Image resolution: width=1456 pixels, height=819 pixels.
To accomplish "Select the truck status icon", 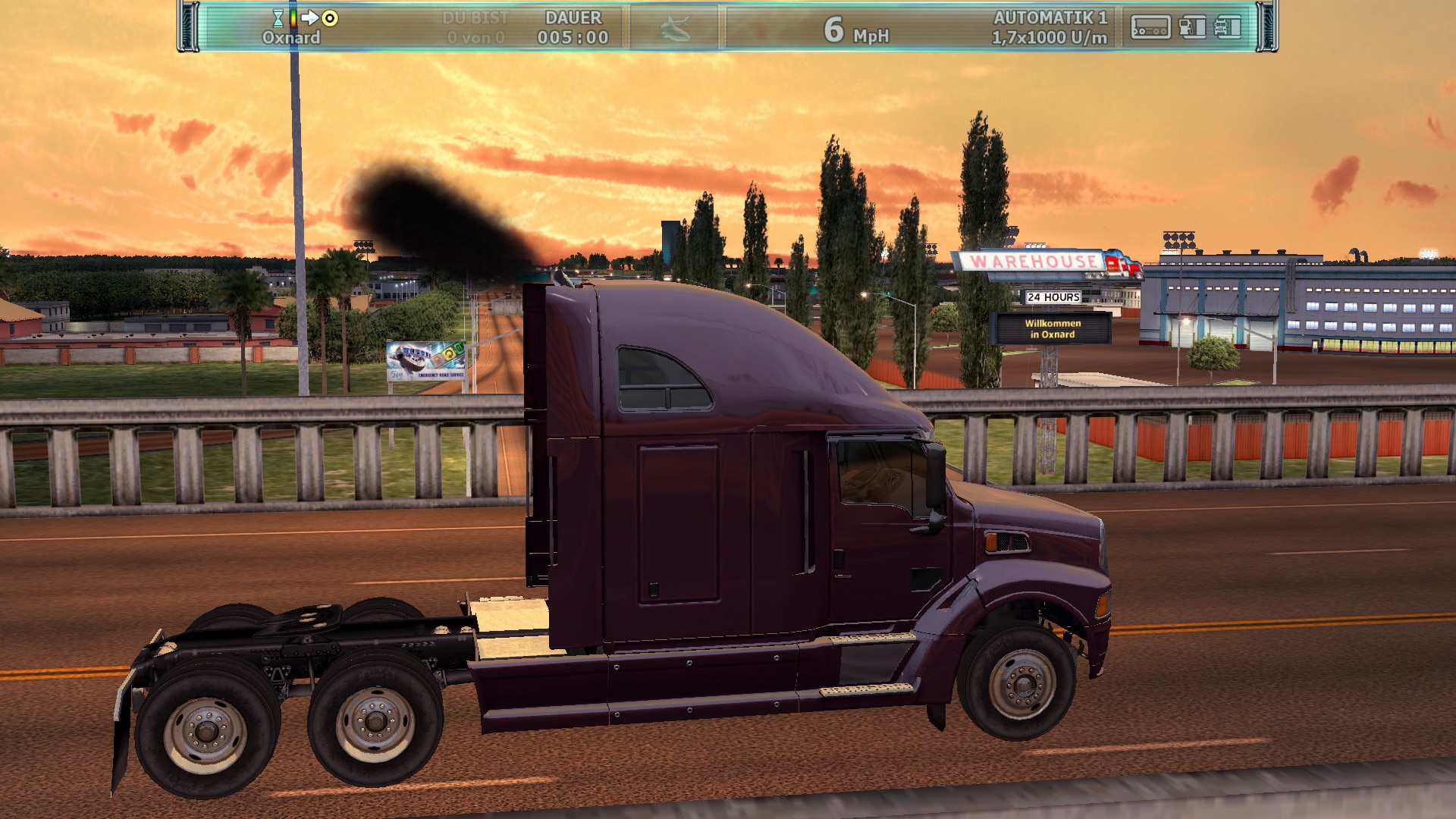I will (x=1228, y=28).
